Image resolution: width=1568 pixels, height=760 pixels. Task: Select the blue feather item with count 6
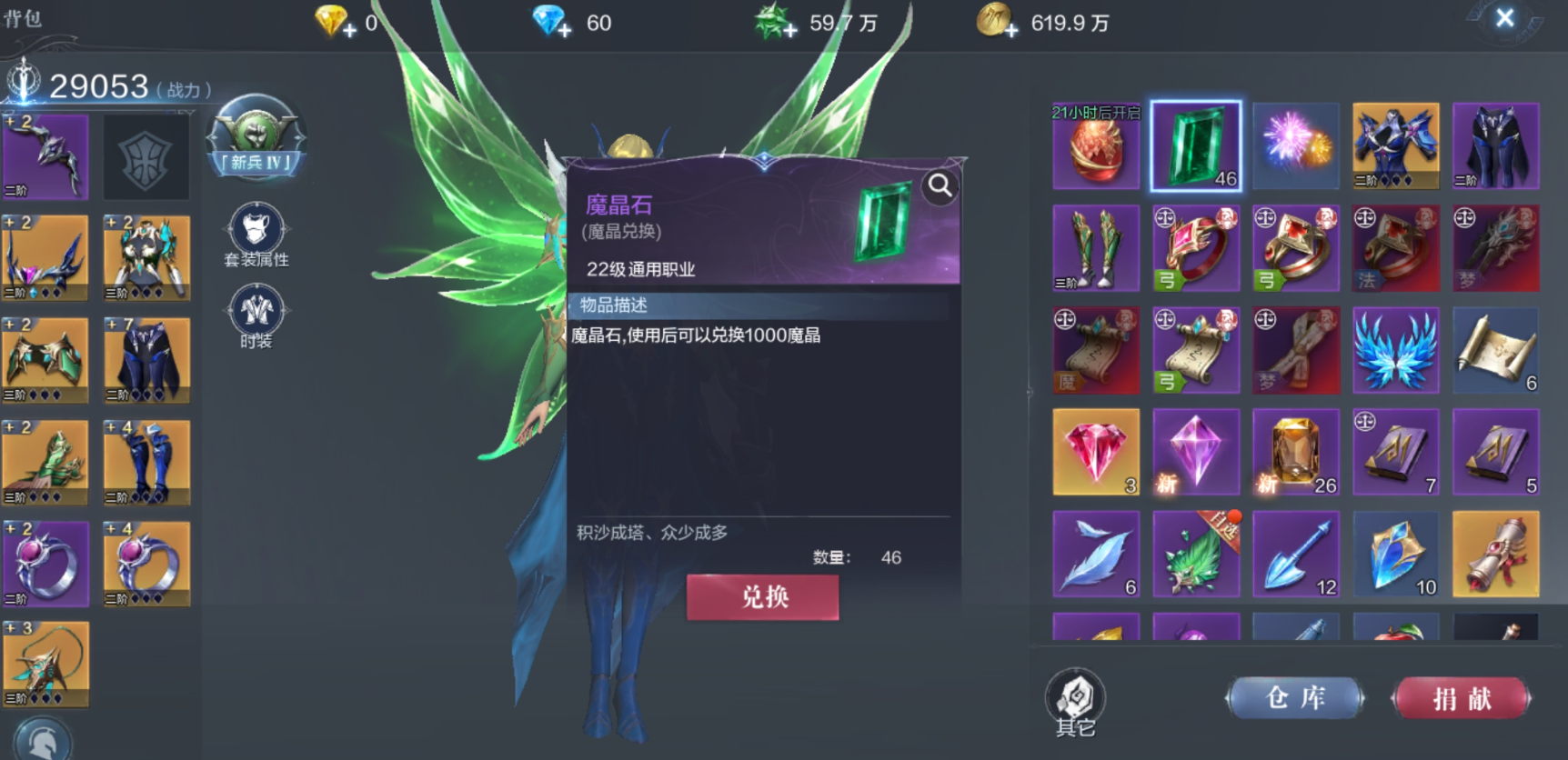(x=1096, y=554)
